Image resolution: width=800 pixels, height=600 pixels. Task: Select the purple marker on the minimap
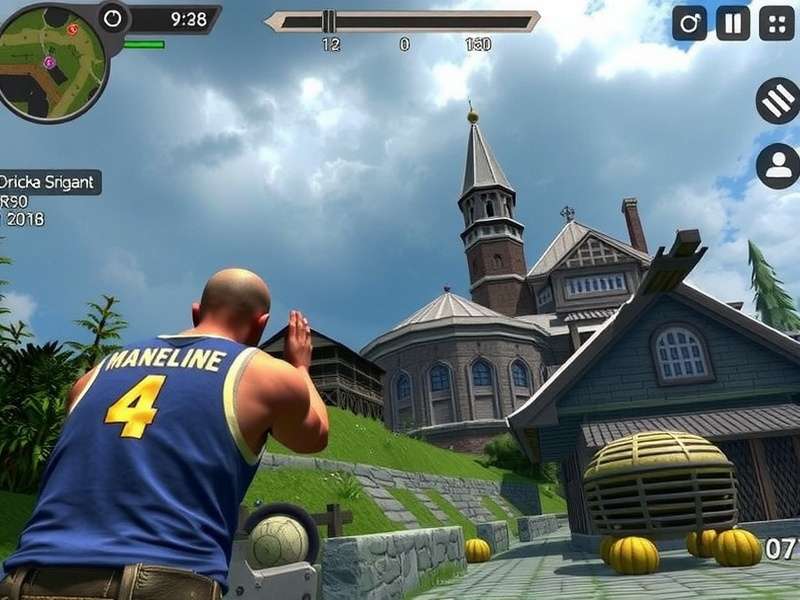[x=49, y=62]
